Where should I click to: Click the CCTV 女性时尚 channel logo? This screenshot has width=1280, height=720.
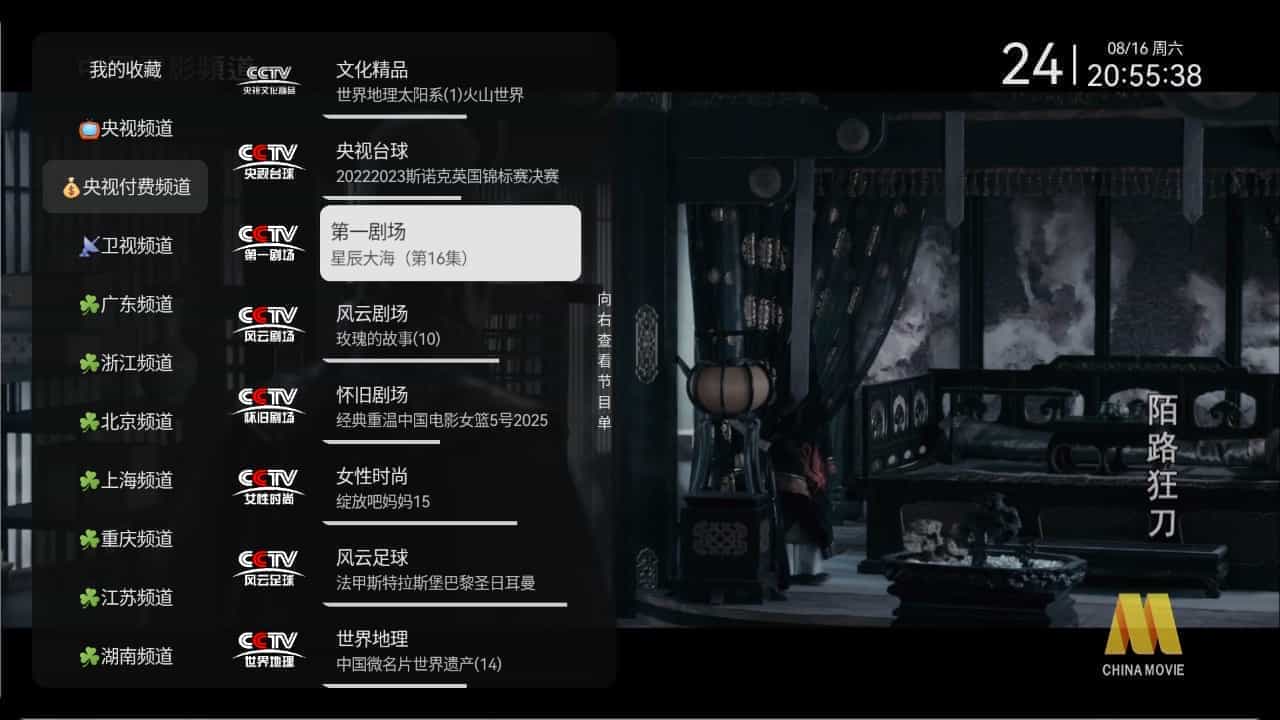click(x=268, y=485)
